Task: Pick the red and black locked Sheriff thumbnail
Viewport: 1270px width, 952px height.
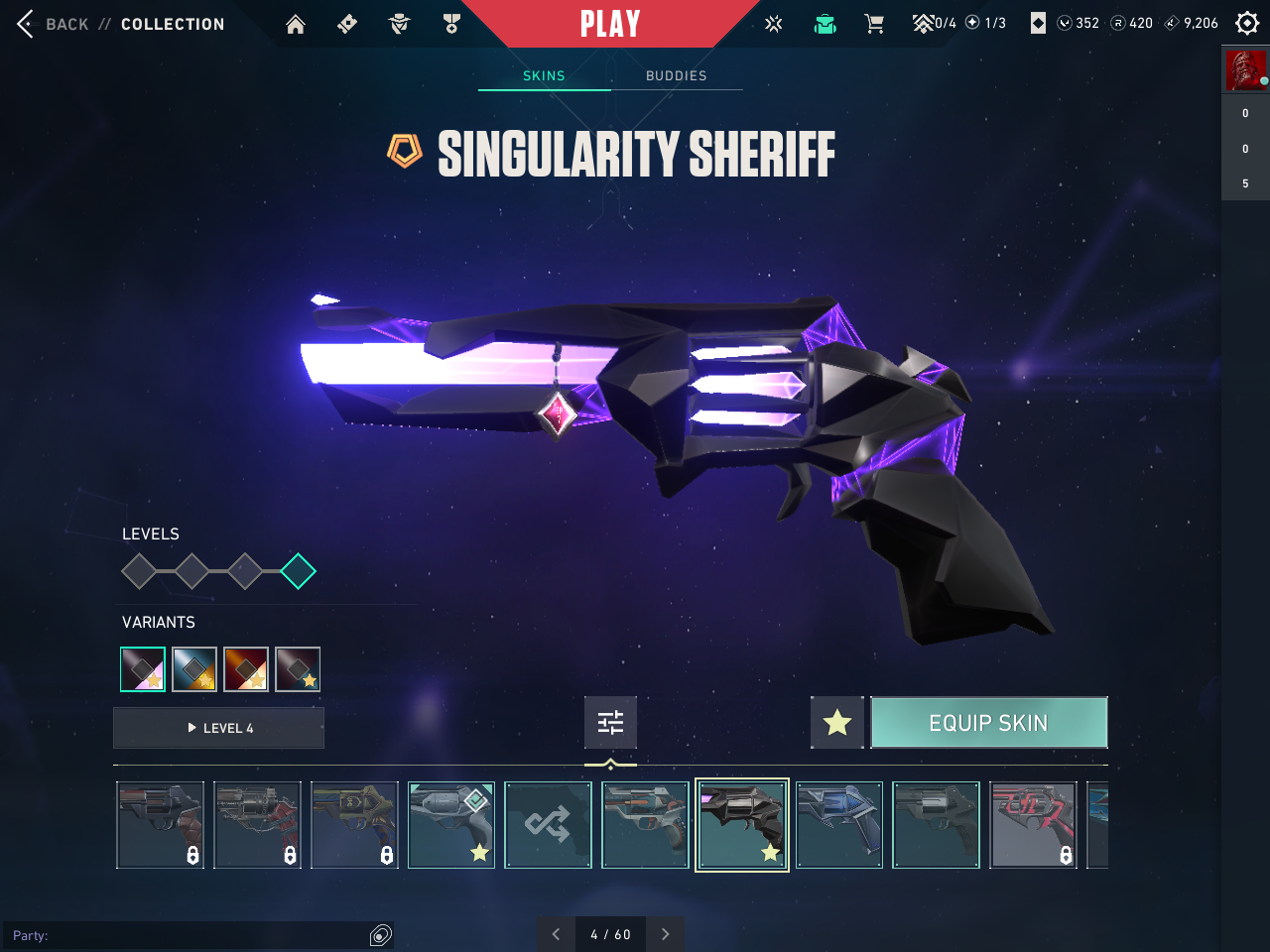Action: (x=1033, y=825)
